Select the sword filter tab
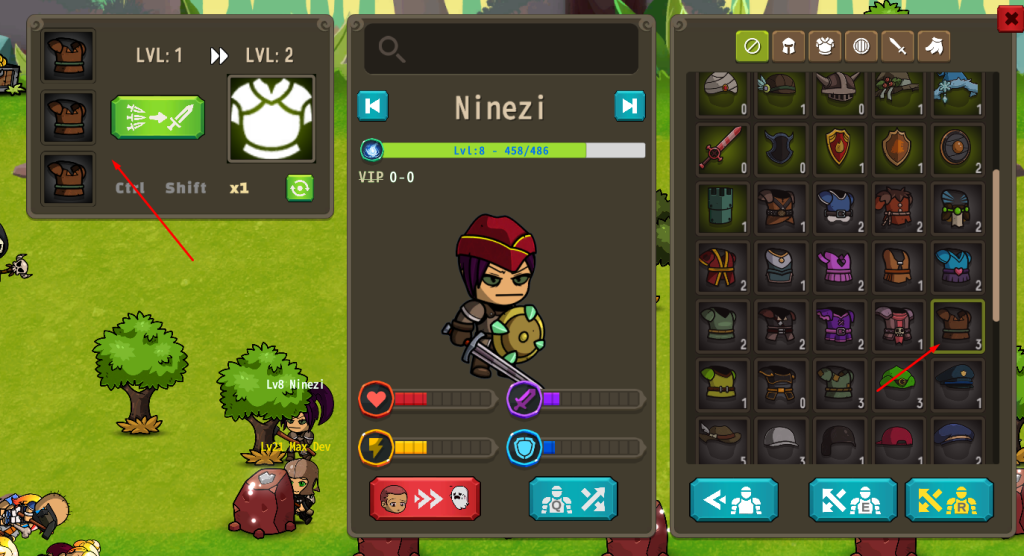The height and width of the screenshot is (556, 1024). point(897,46)
